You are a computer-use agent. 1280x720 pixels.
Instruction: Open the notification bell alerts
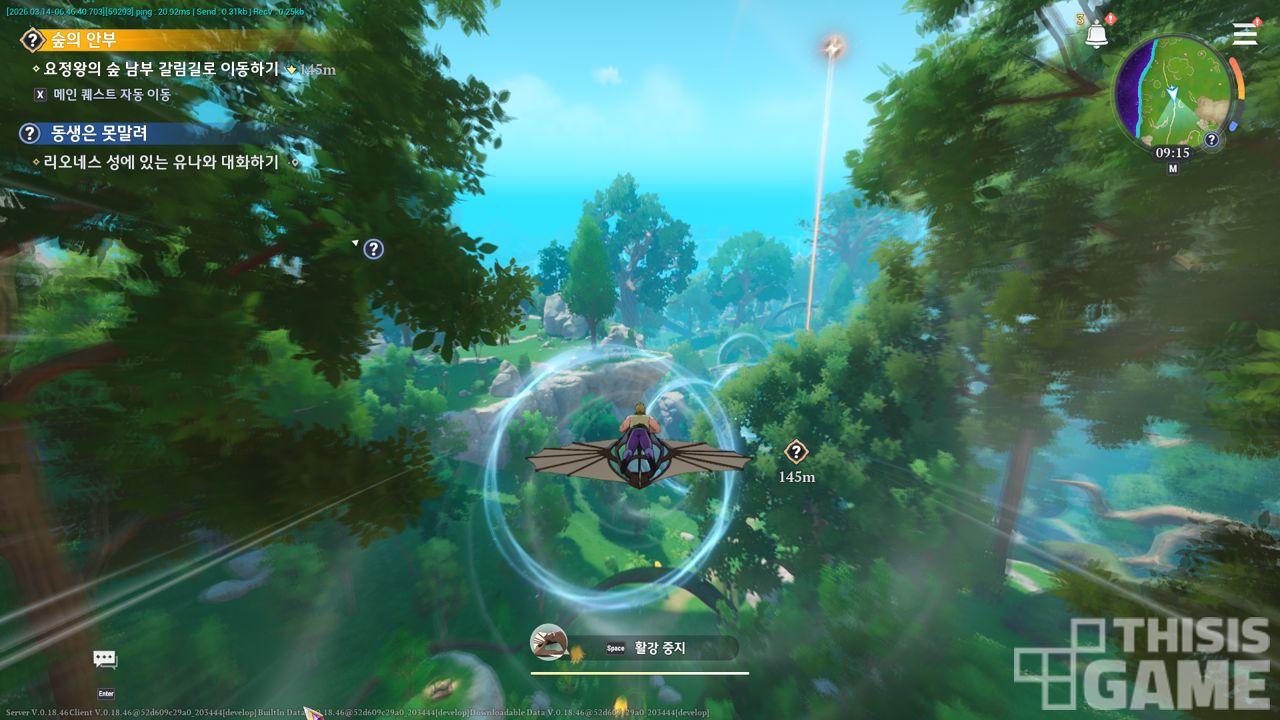pos(1097,35)
